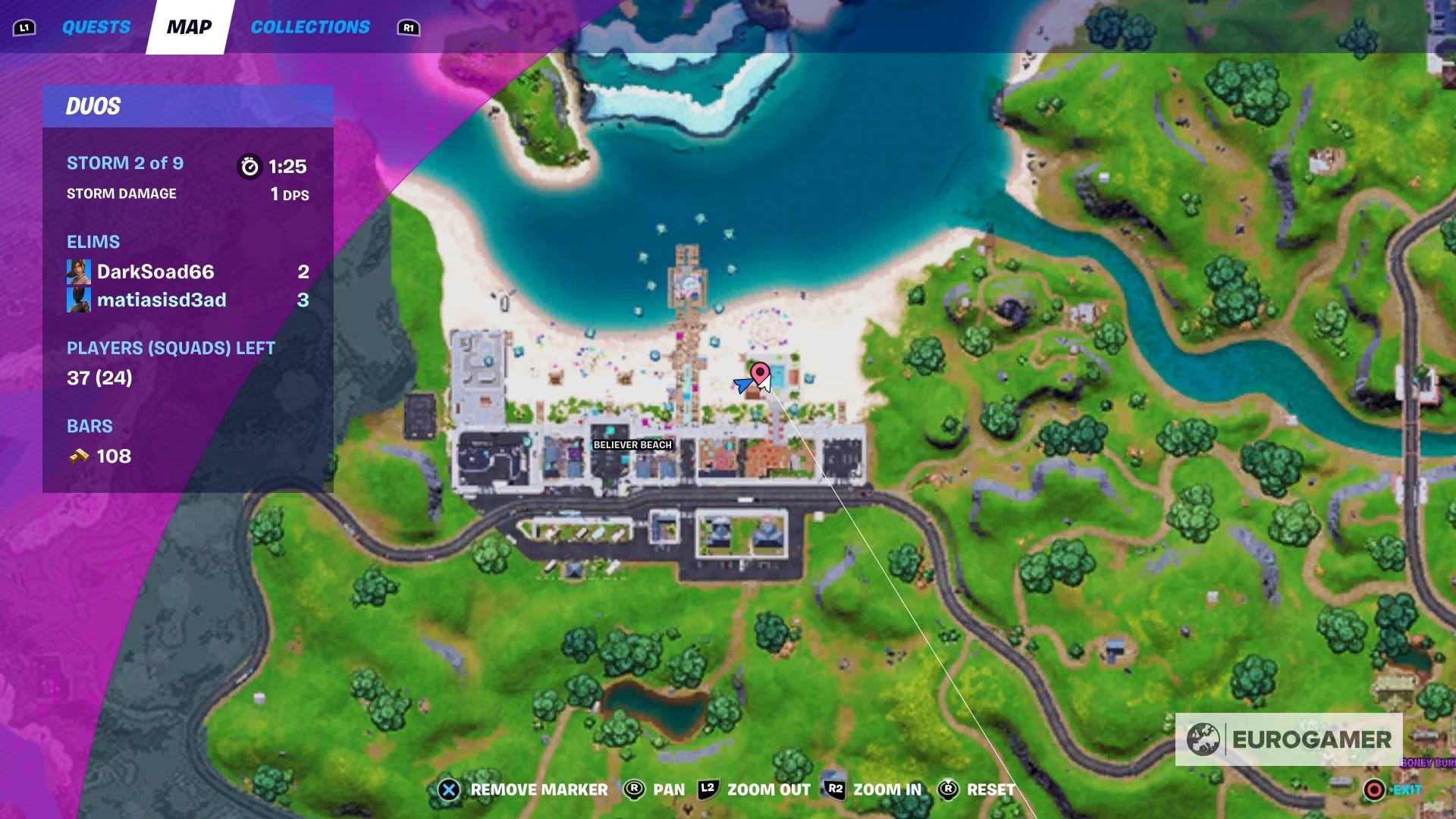Click the R Reset icon

coord(946,789)
